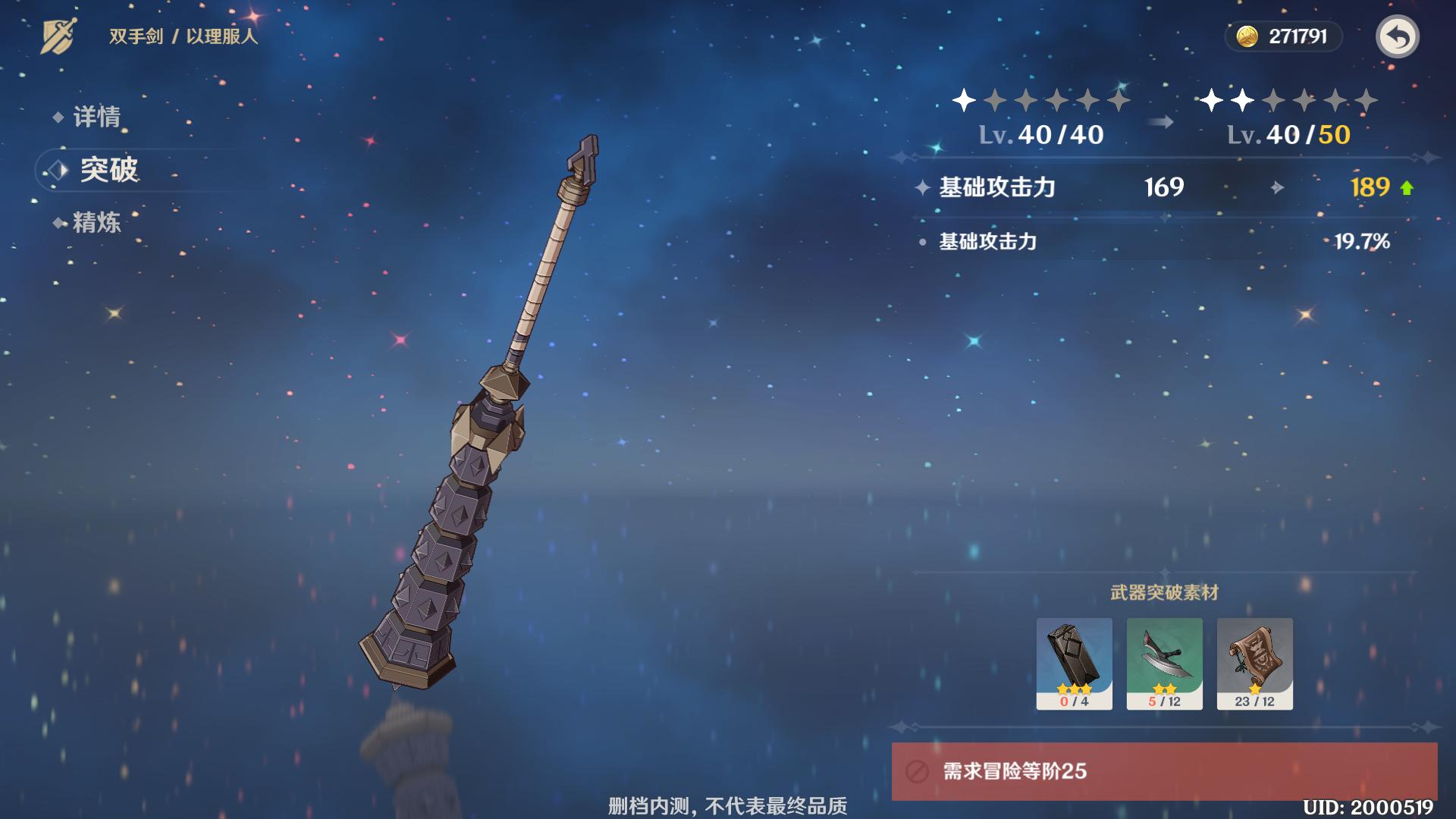
Task: Click the diamond pointer inside the 突破 frame
Action: (x=58, y=170)
